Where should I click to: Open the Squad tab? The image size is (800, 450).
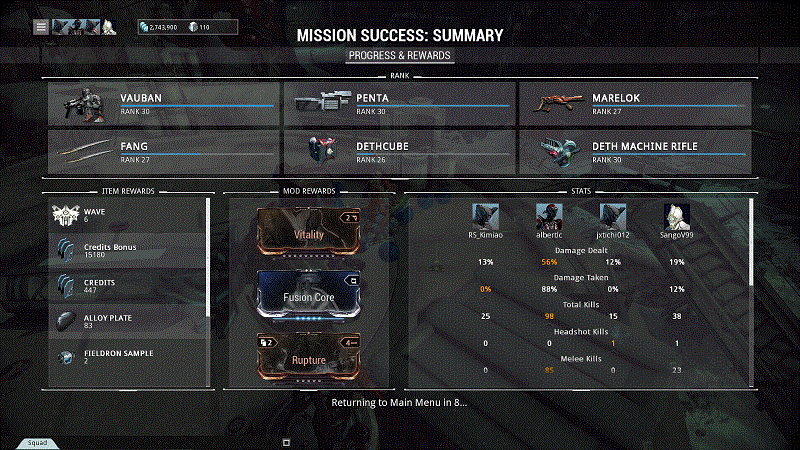tap(37, 442)
